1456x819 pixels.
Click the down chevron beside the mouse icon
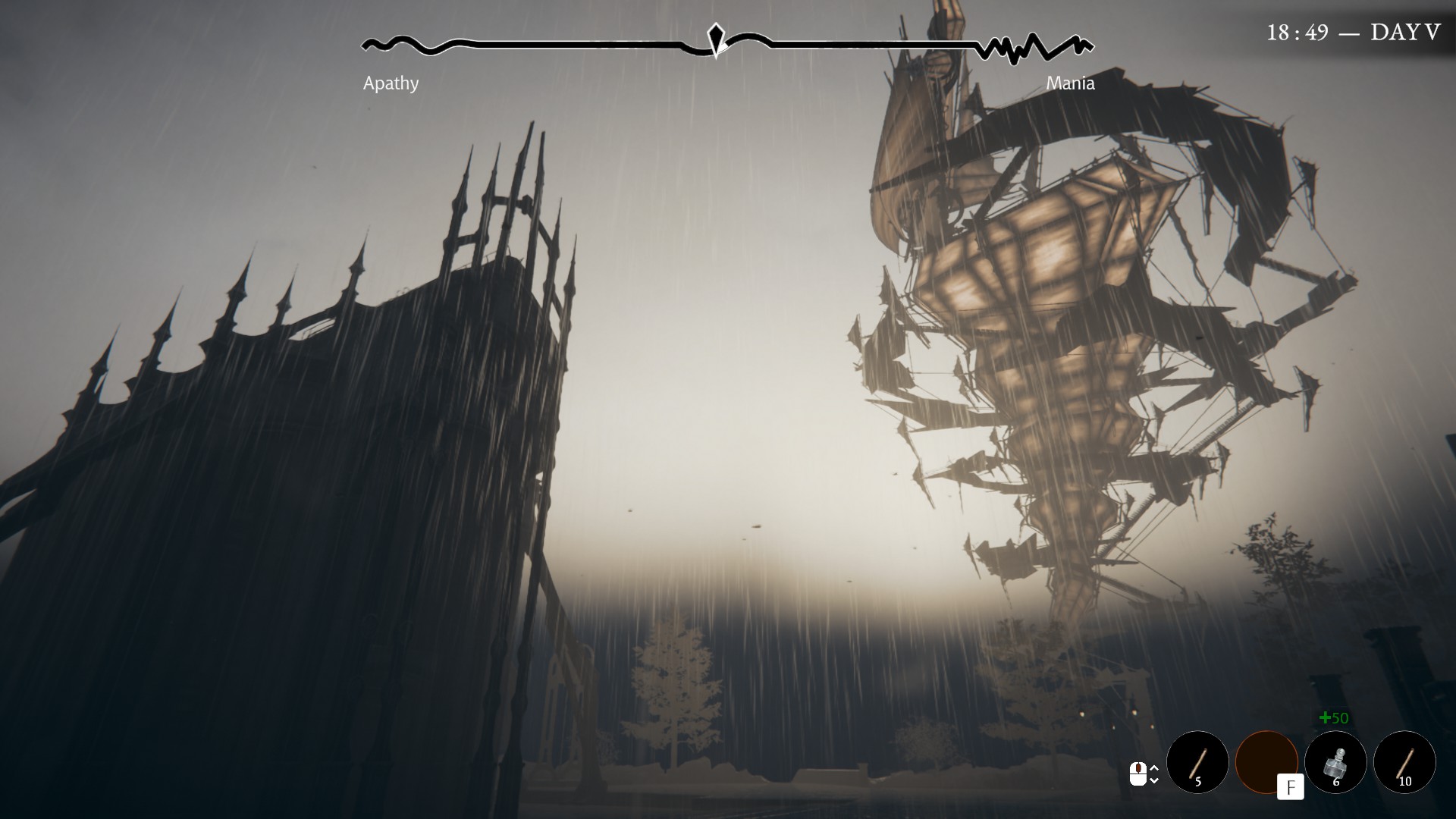(1154, 780)
